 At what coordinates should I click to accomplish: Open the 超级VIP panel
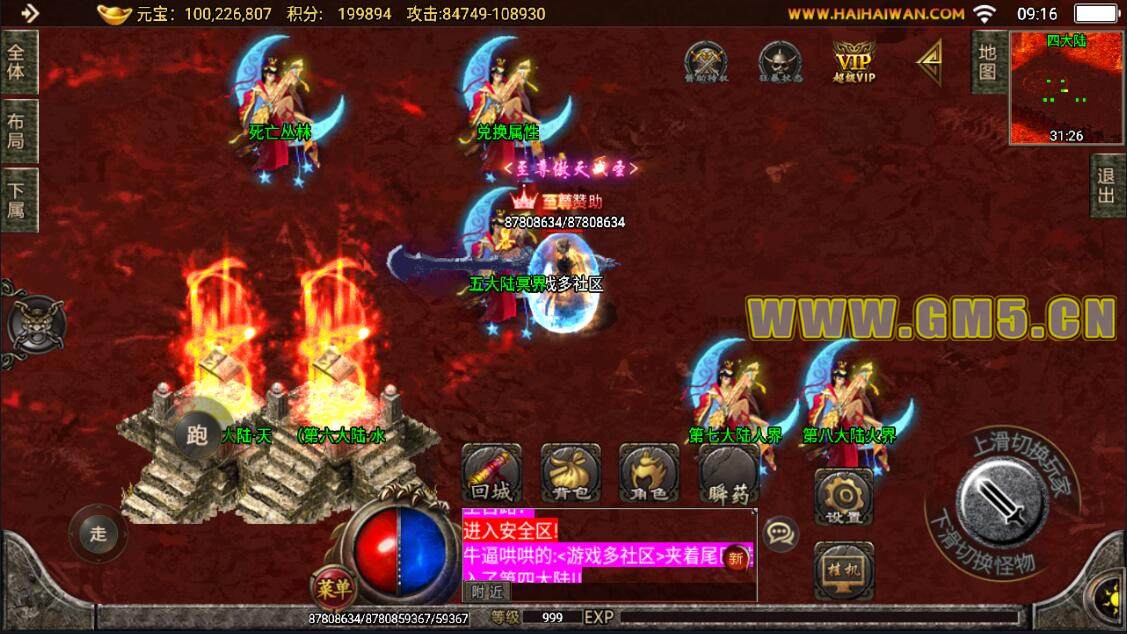click(854, 62)
